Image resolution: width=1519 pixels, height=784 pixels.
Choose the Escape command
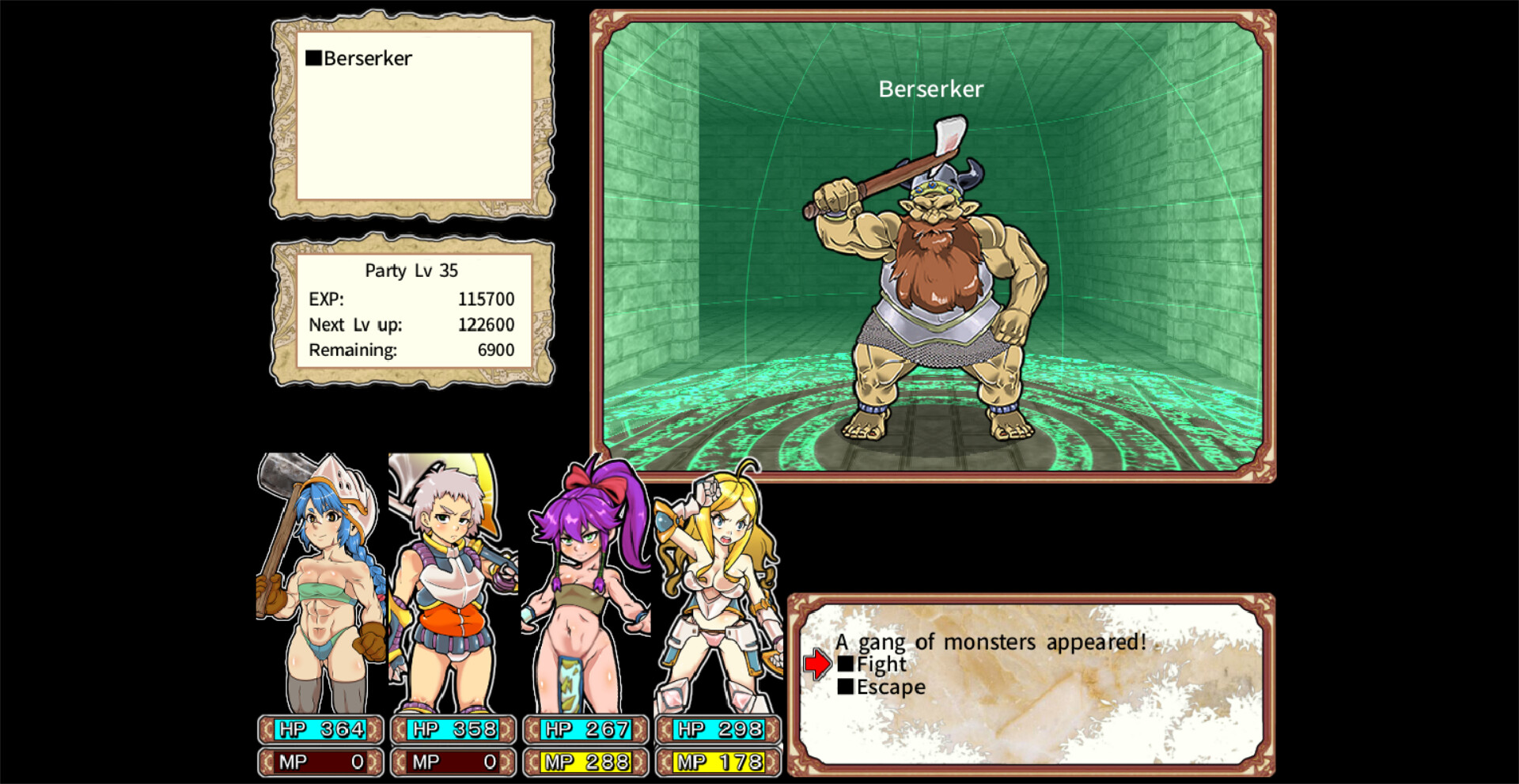pos(890,687)
